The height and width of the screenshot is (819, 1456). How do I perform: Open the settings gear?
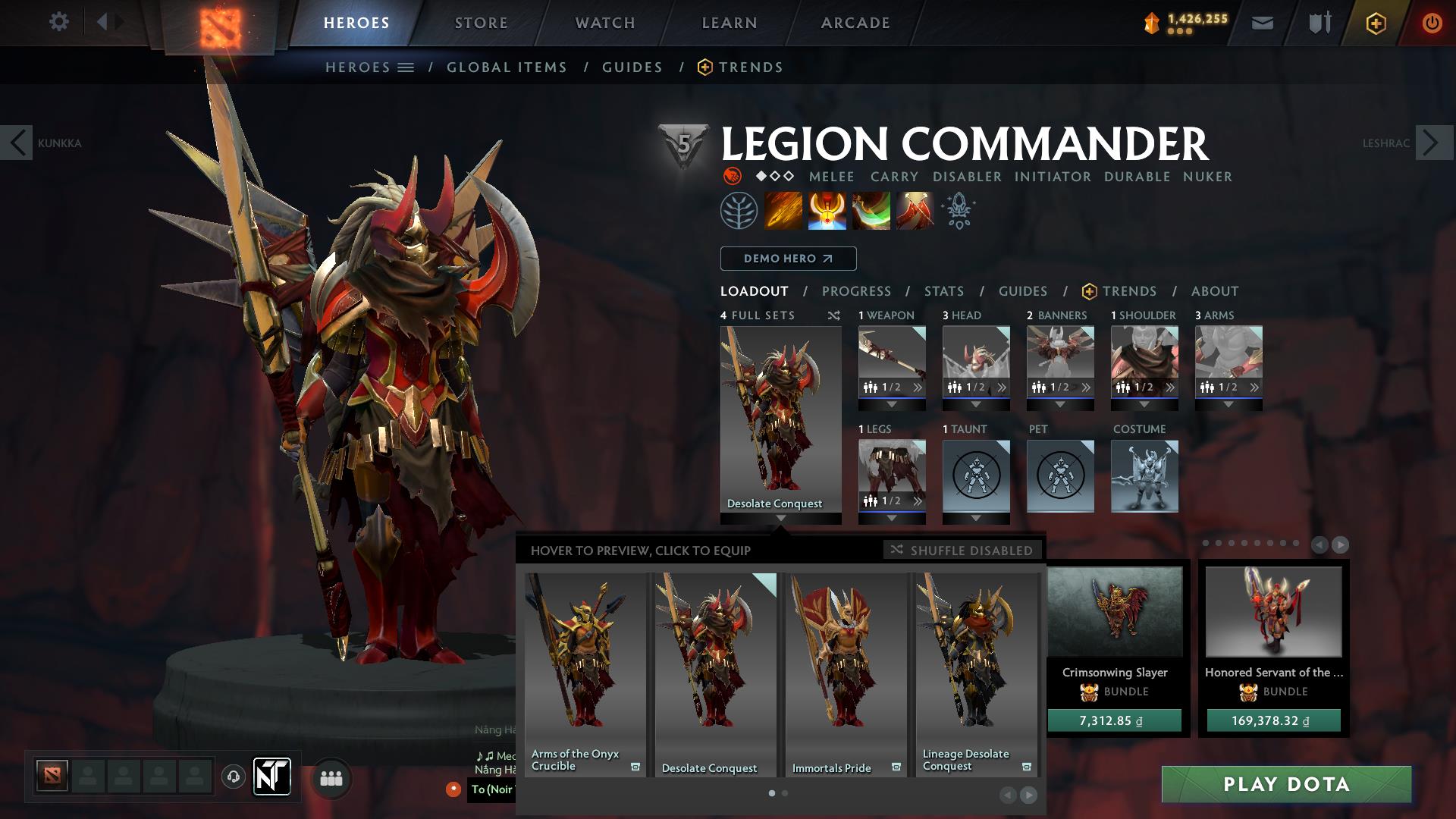pyautogui.click(x=59, y=21)
